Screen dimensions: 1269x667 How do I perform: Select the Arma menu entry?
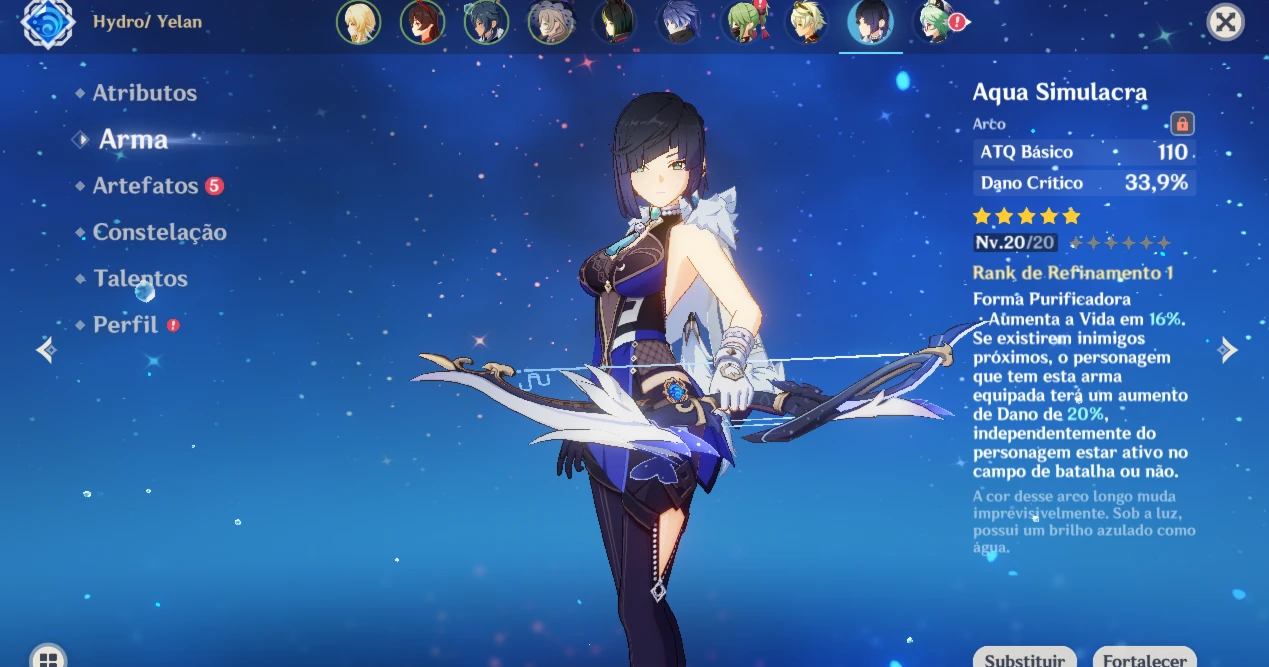[133, 140]
